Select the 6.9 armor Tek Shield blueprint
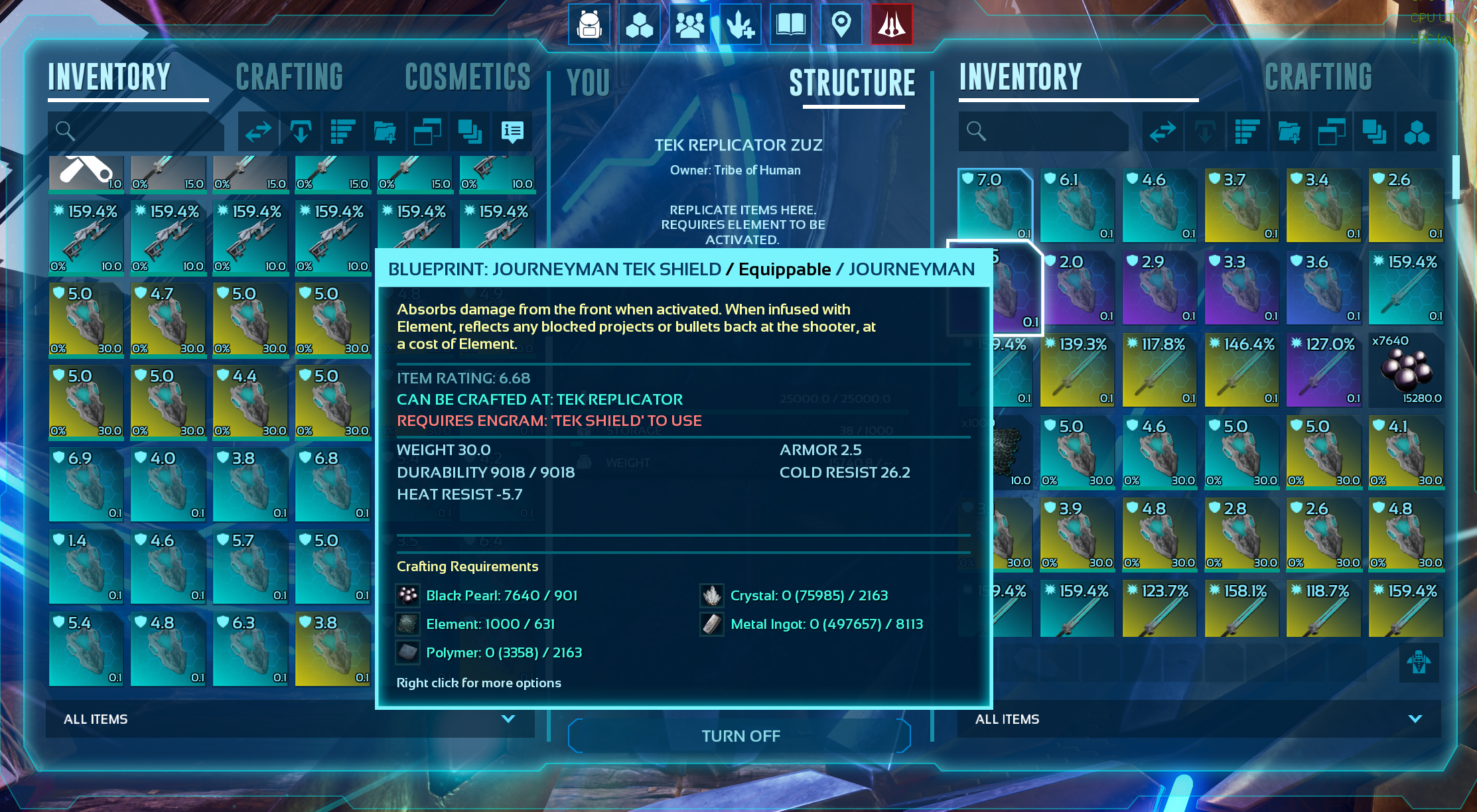The width and height of the screenshot is (1477, 812). 86,484
